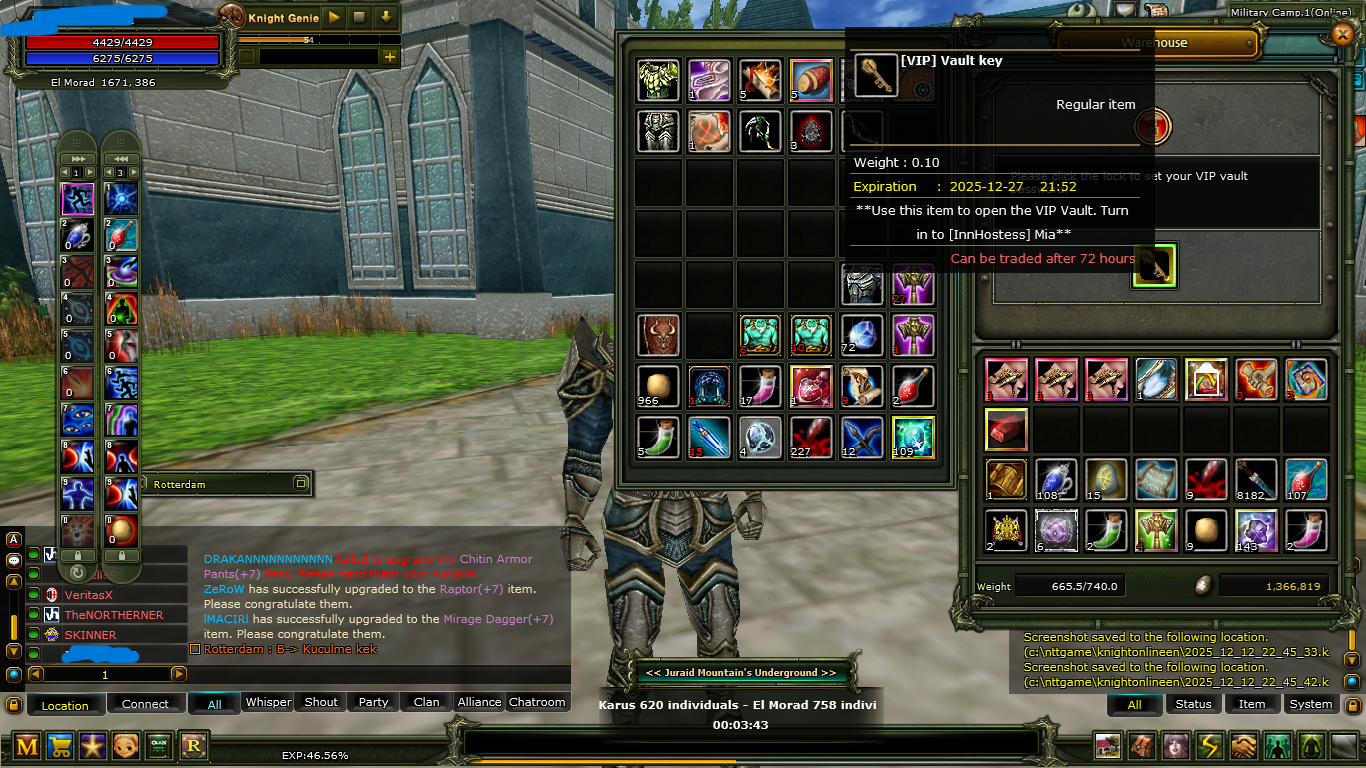Screen dimensions: 1366x768
Task: Close the Warehouse window
Action: click(1342, 34)
